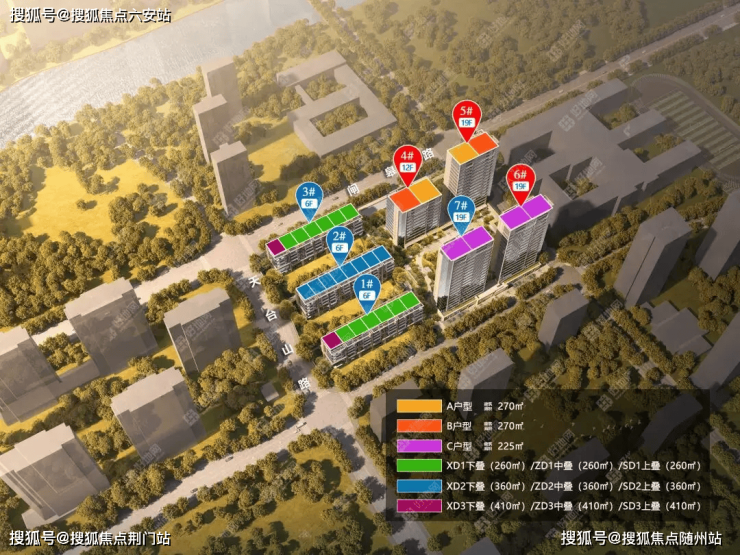Viewport: 740px width, 555px height.
Task: Select the red 4# building pin
Action: (x=408, y=160)
